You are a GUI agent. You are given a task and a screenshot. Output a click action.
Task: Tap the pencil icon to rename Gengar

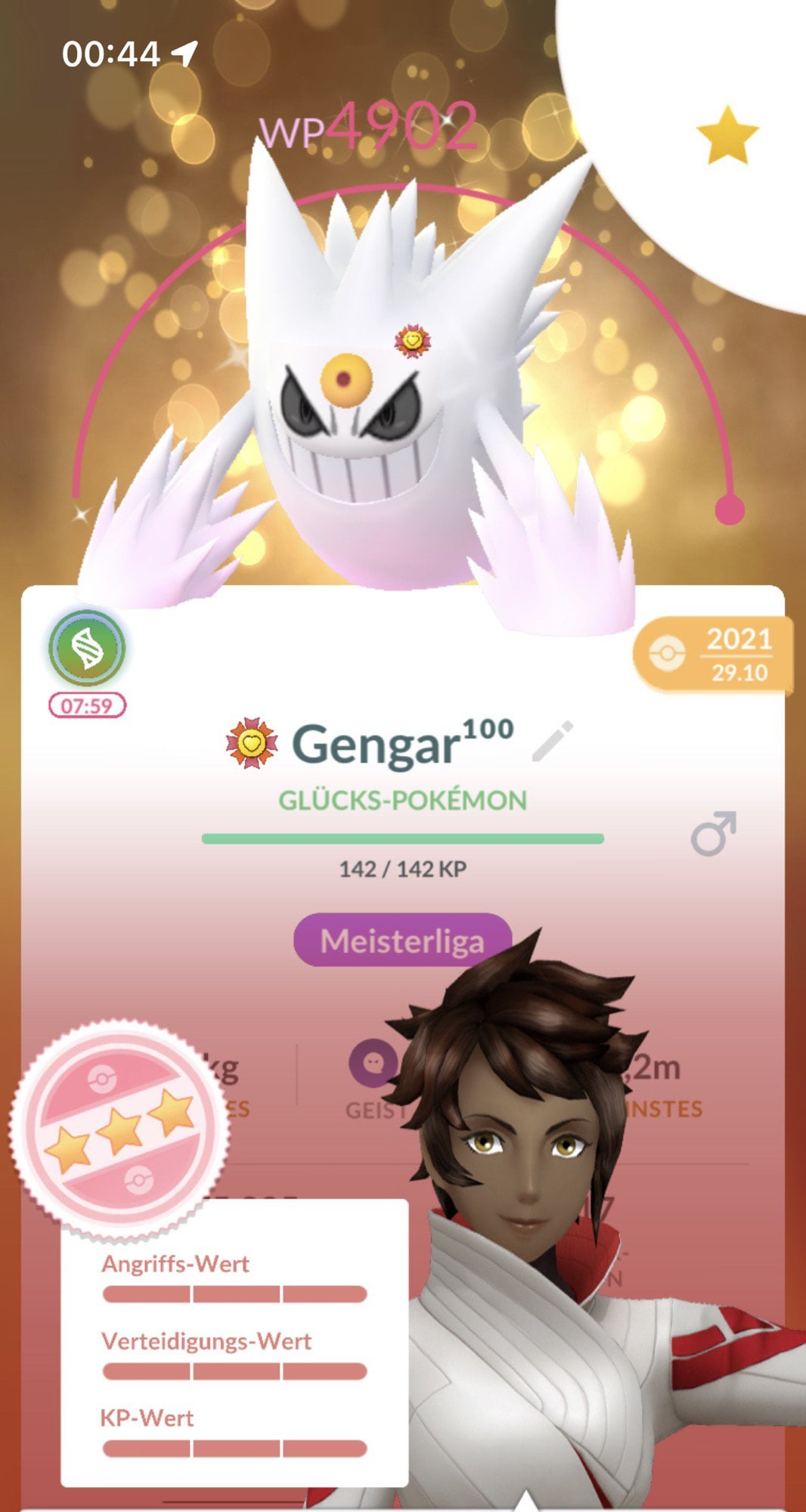pyautogui.click(x=553, y=742)
